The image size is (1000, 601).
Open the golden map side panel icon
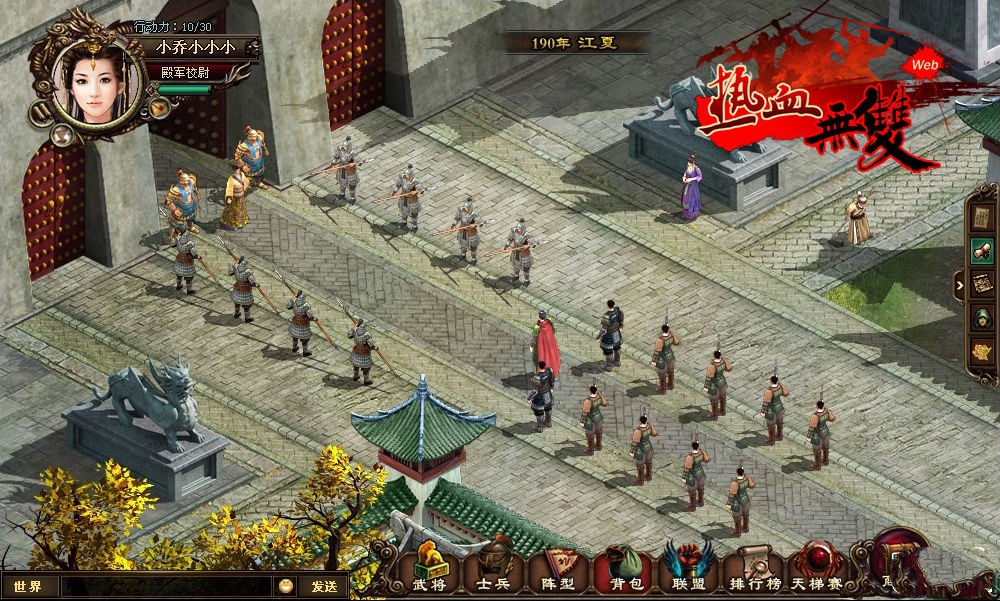(983, 352)
